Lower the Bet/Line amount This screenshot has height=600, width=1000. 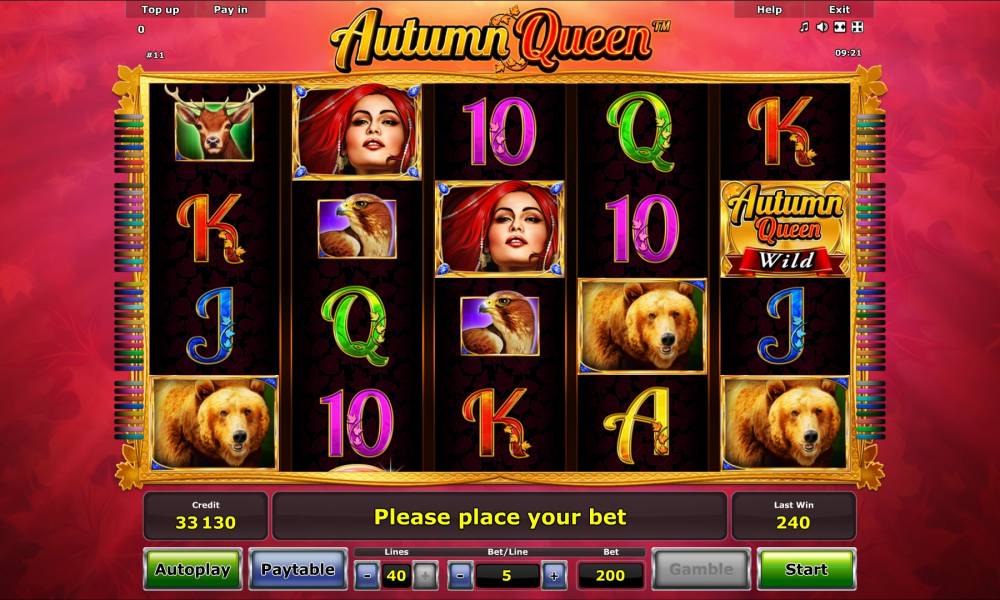461,576
